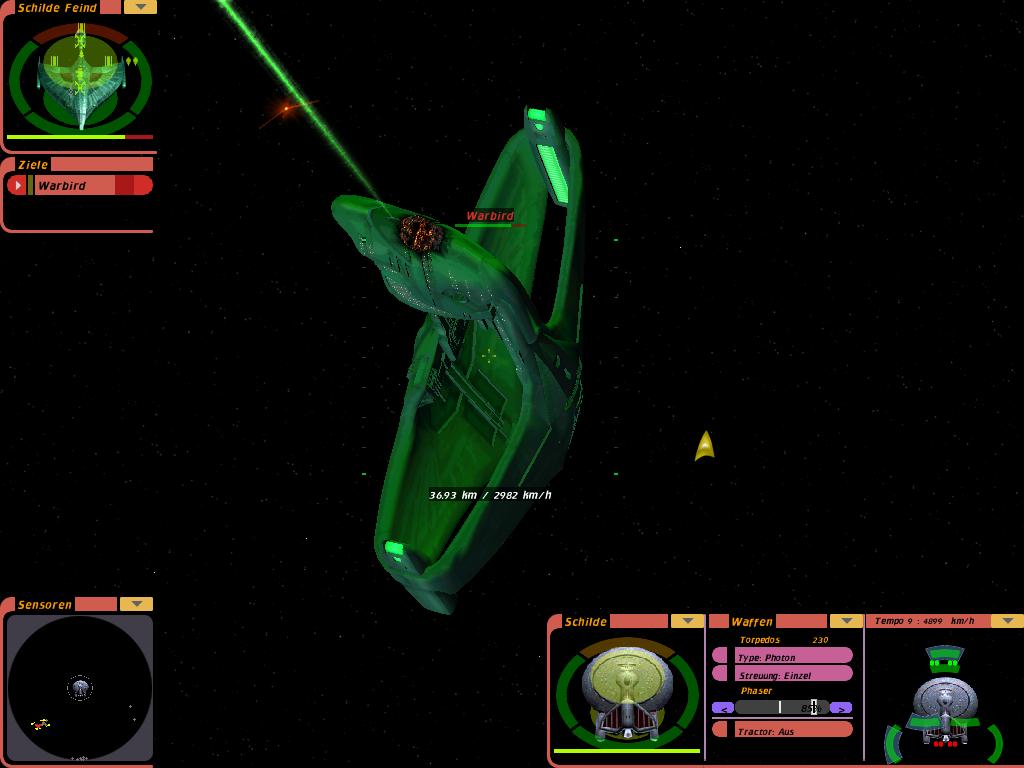Collapse the Sensoren panel
The image size is (1024, 768).
click(136, 604)
